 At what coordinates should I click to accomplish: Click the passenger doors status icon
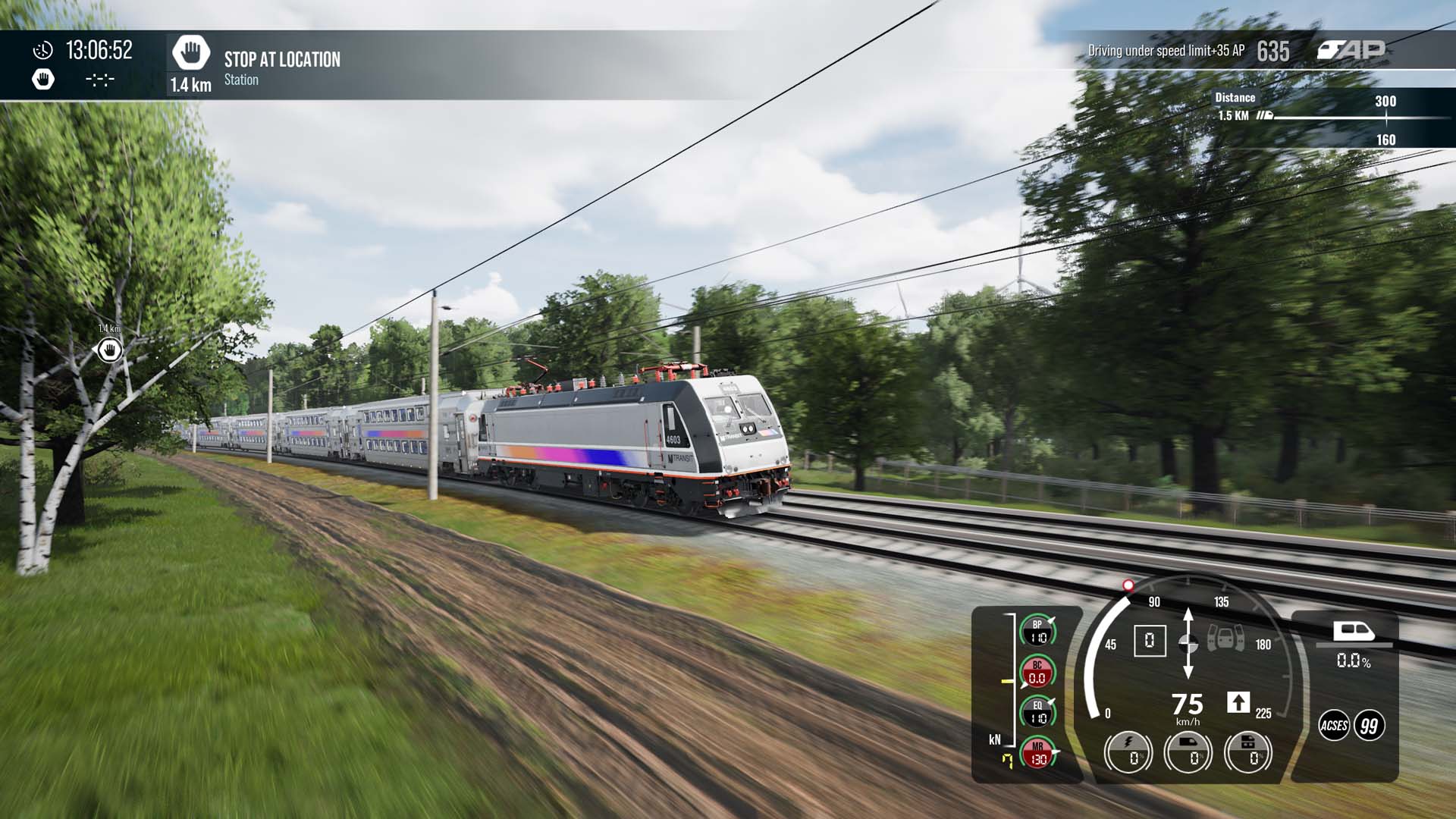point(1225,638)
